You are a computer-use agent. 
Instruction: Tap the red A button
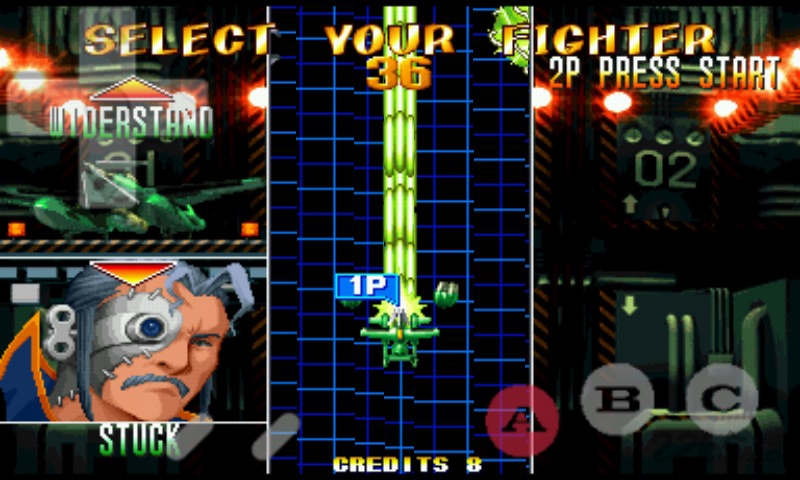point(521,420)
